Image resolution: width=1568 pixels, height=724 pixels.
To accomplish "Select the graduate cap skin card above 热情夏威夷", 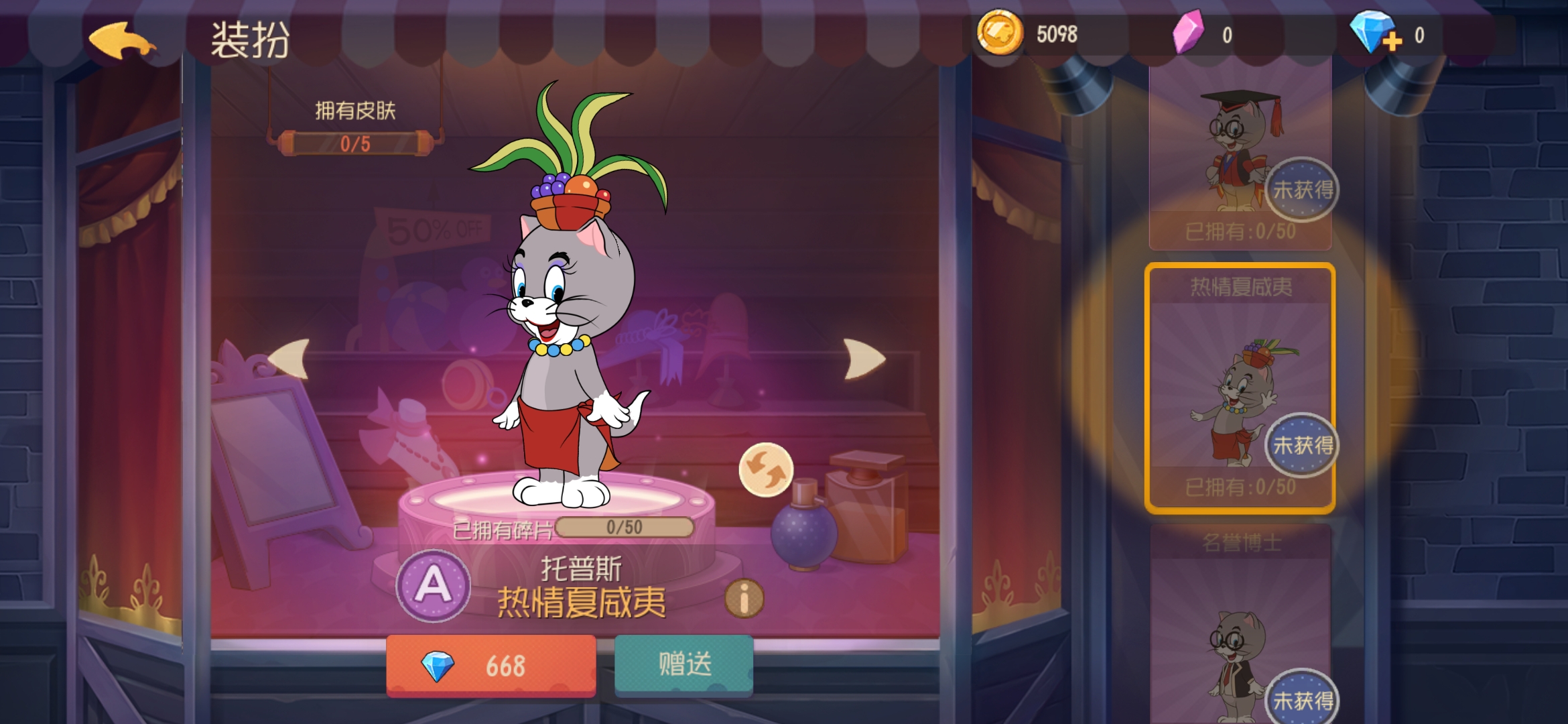I will 1241,154.
